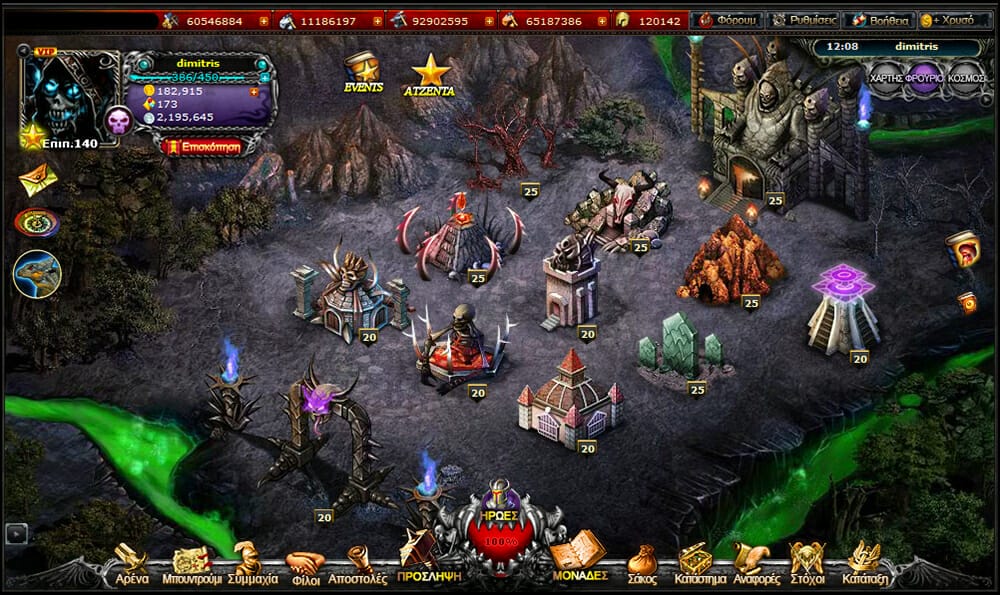Open the Αρένα arena menu
Viewport: 1000px width, 595px height.
click(131, 564)
